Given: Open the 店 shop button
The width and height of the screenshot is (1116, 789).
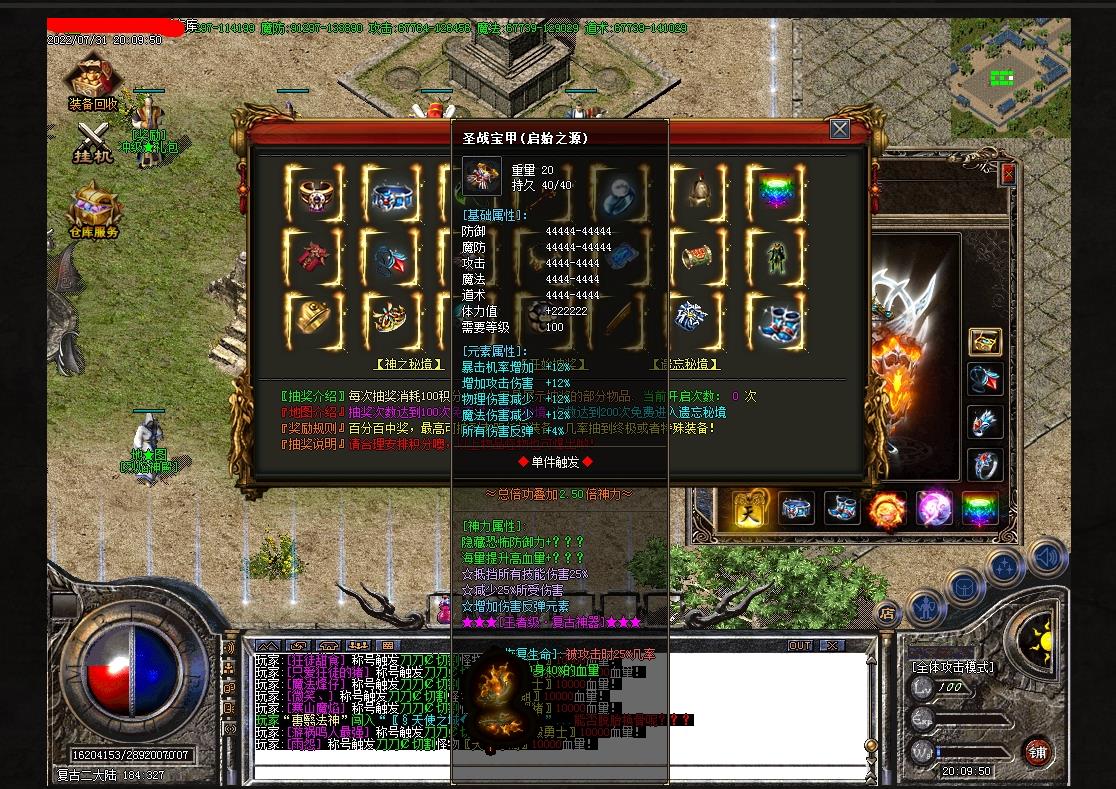Looking at the screenshot, I should [886, 612].
